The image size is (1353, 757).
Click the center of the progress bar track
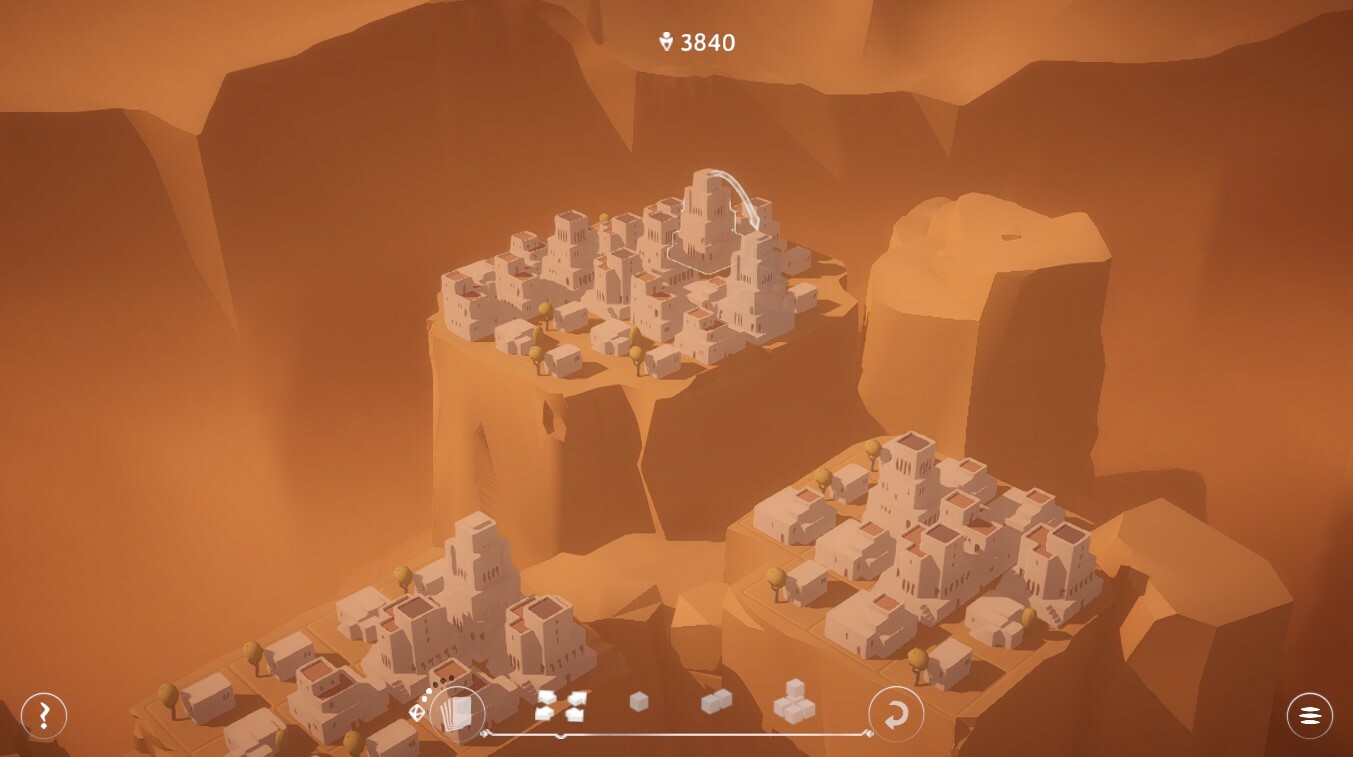[675, 733]
